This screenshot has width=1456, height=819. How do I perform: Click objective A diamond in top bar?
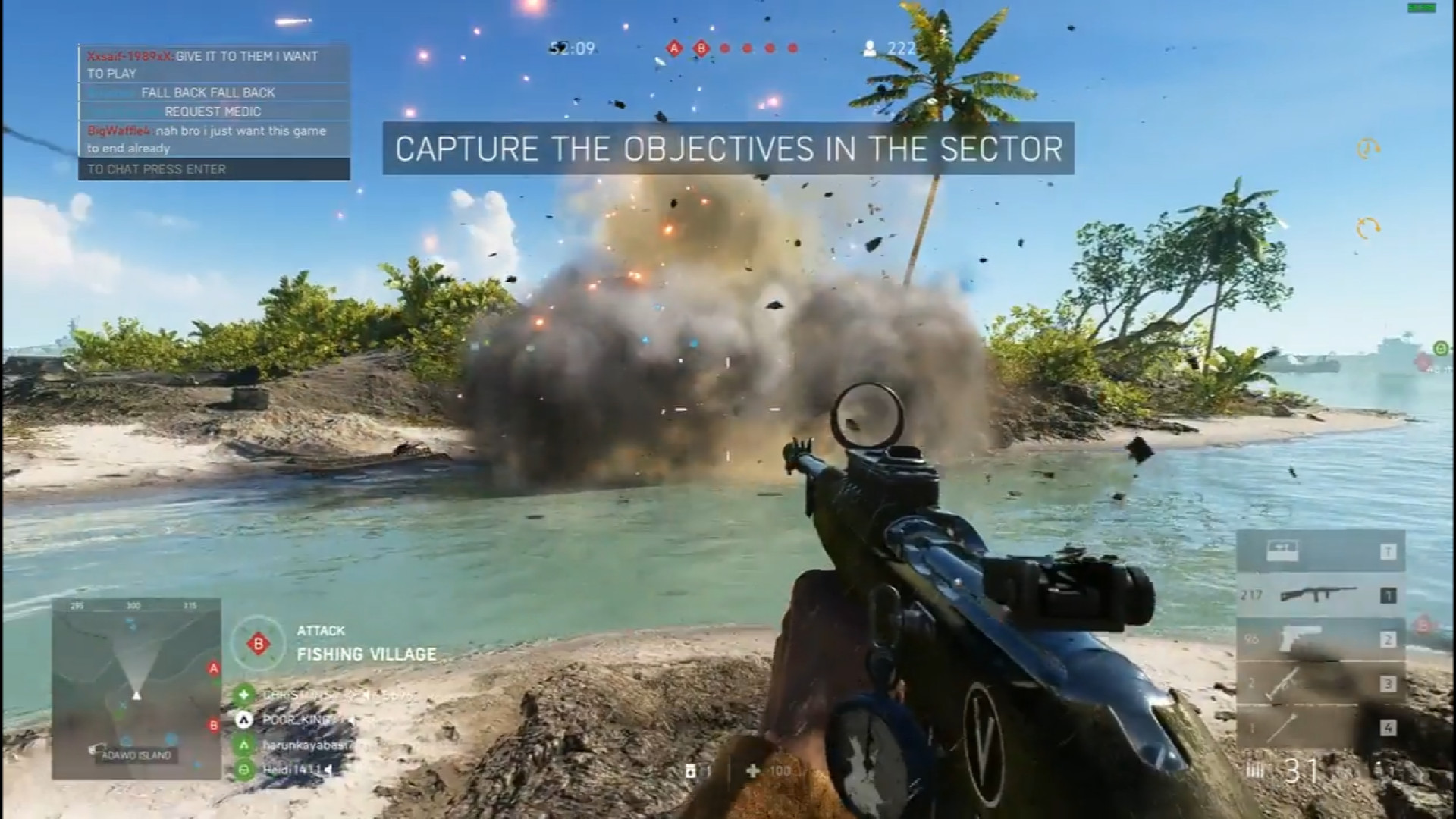pyautogui.click(x=673, y=49)
